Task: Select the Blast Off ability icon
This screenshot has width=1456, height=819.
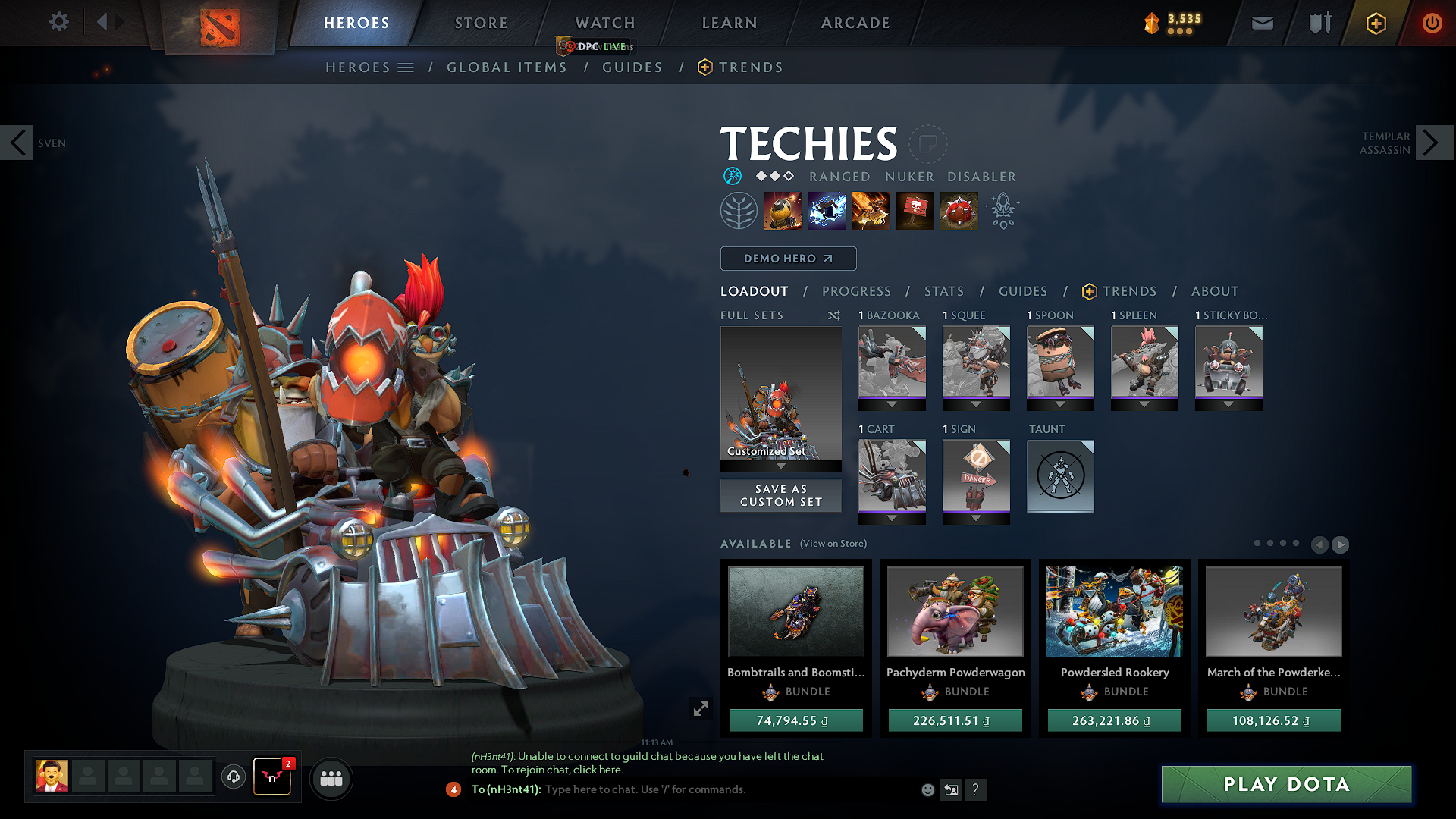Action: coord(871,211)
